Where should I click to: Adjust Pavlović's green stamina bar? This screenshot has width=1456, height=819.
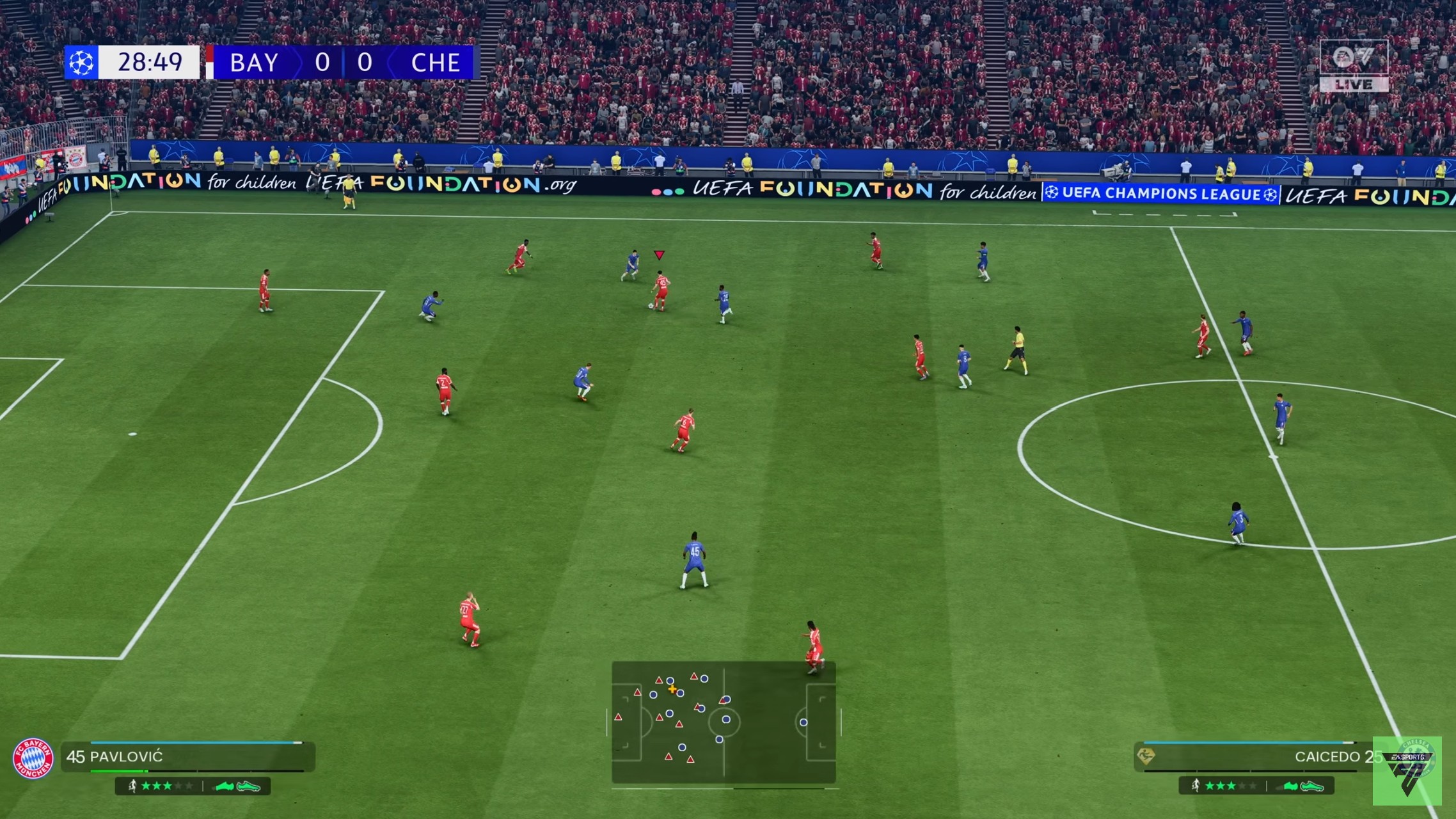coord(118,771)
